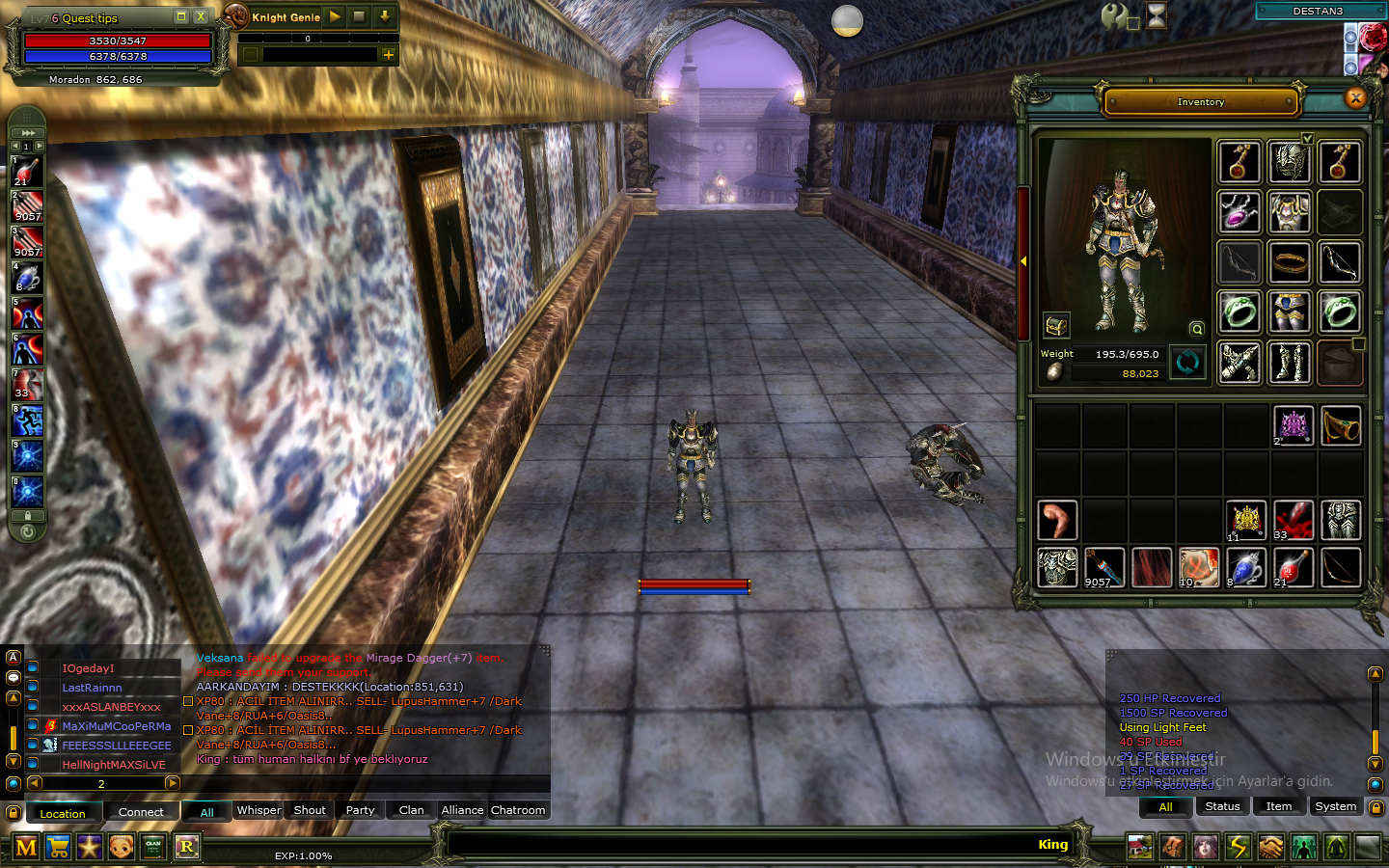Select the Clan chat tab
The width and height of the screenshot is (1389, 868).
[x=411, y=810]
